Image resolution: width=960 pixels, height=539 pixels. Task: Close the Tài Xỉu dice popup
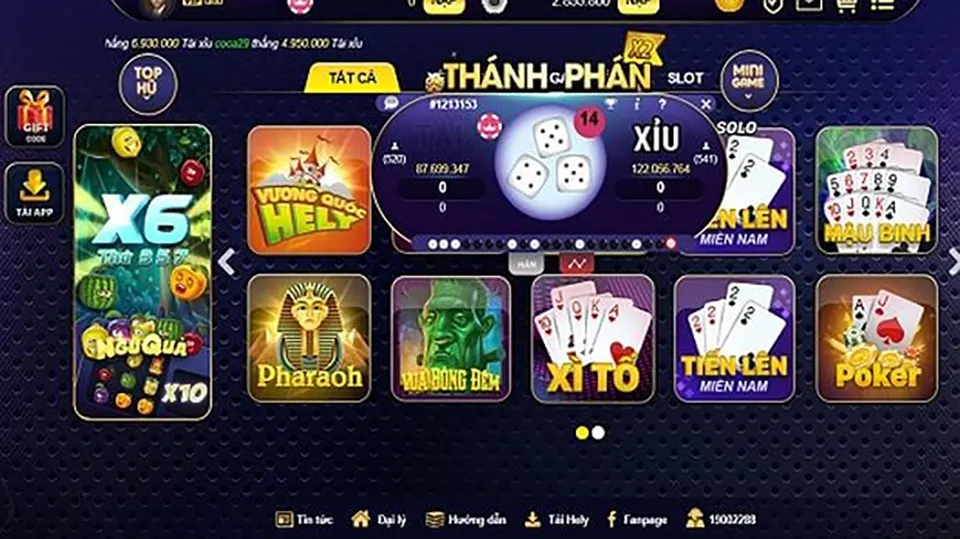[707, 103]
